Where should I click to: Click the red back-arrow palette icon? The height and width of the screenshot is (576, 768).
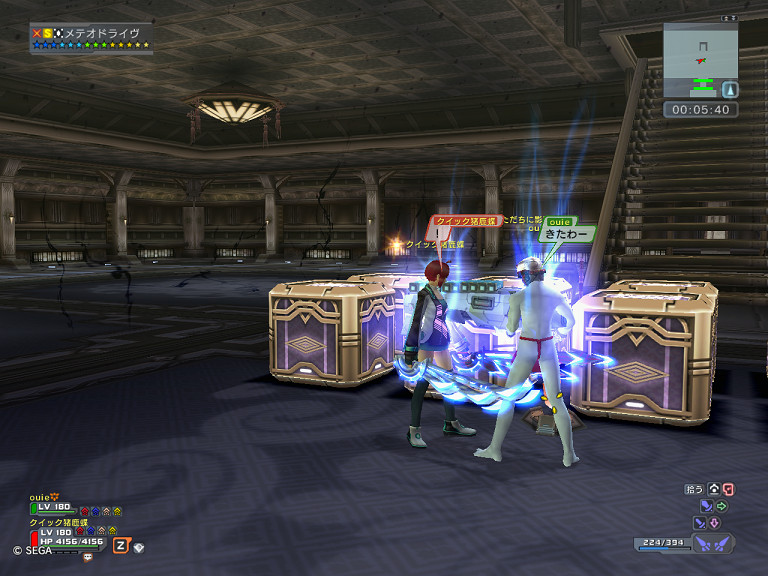tap(727, 489)
